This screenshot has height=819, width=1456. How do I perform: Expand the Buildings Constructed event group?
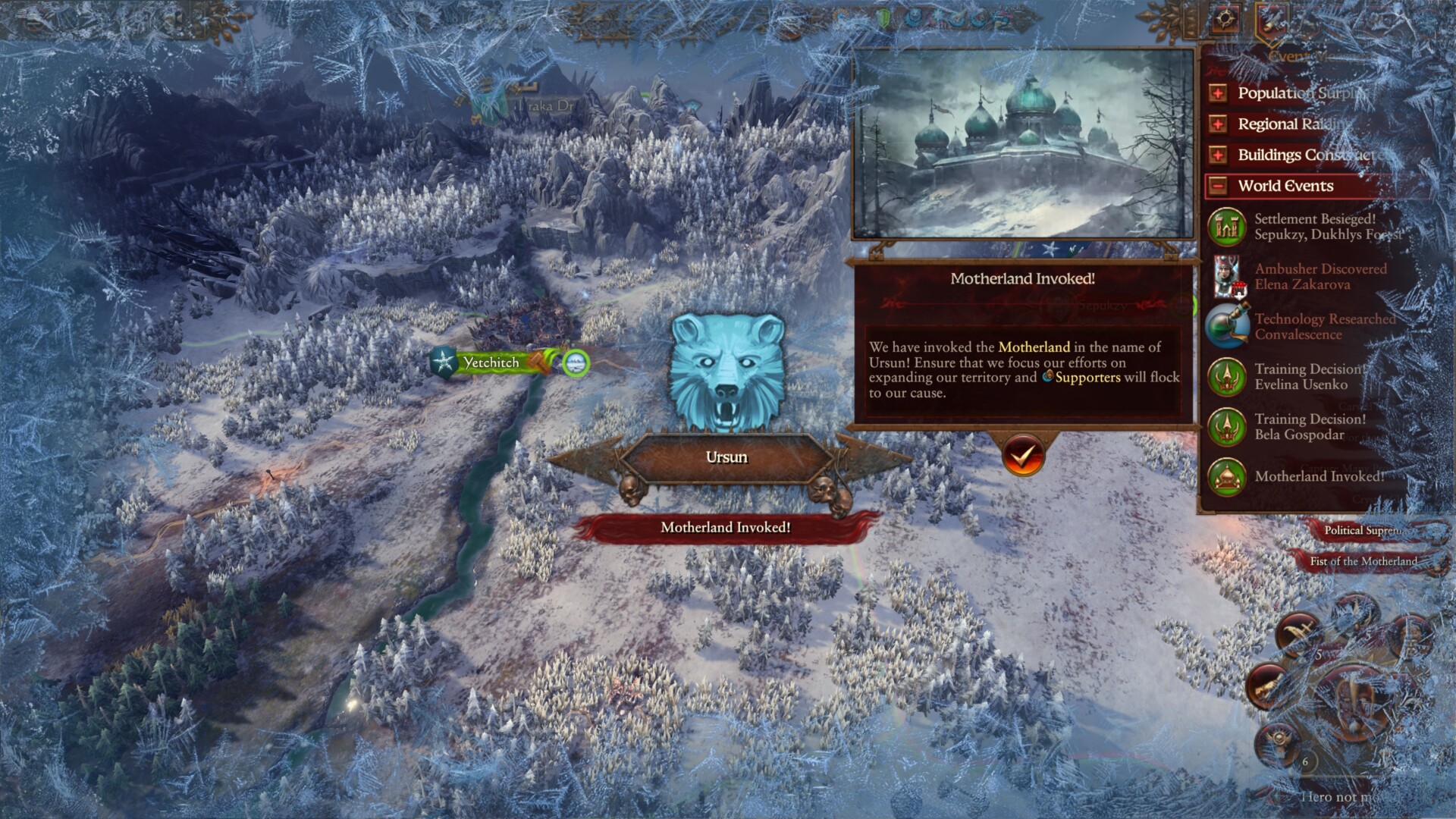(1218, 155)
